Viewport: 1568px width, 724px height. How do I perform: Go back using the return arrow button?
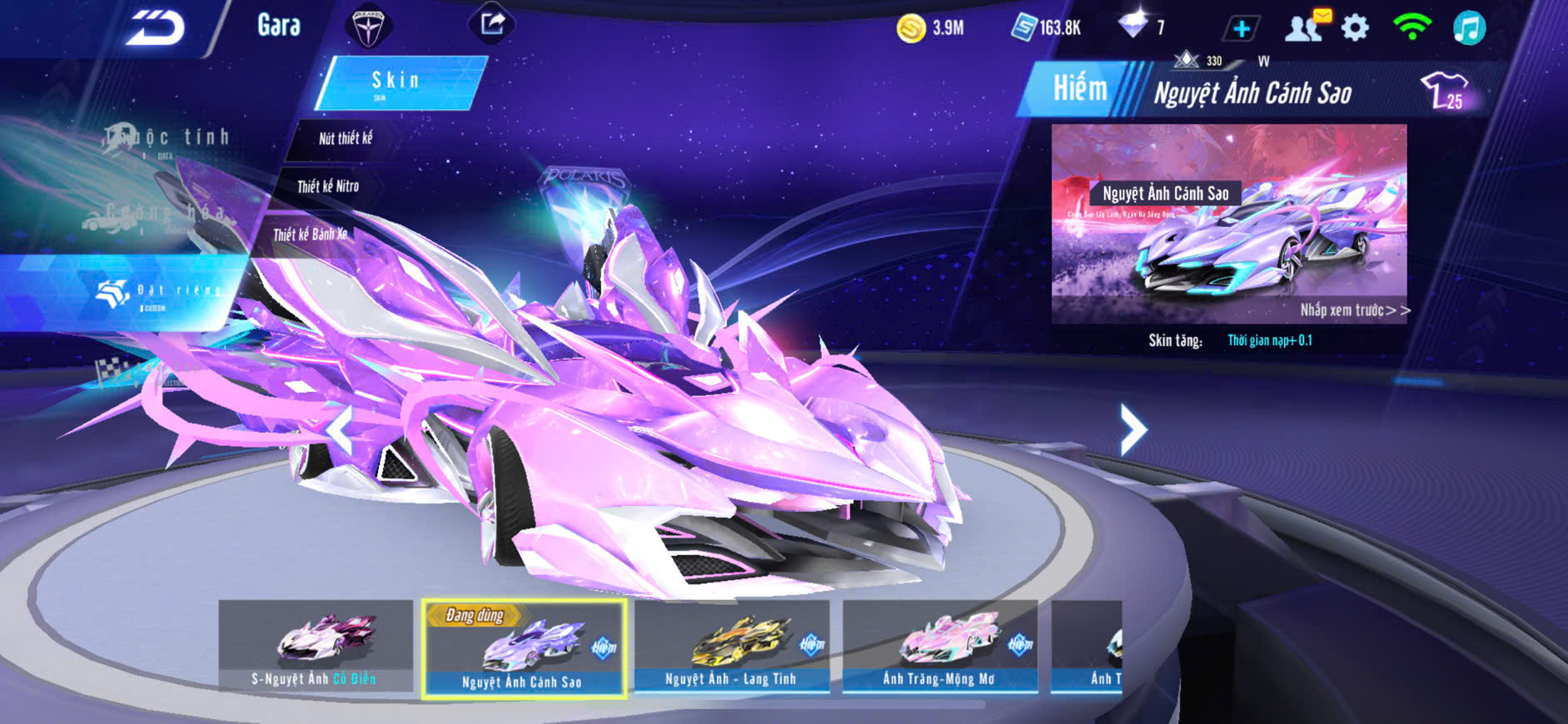[x=156, y=28]
